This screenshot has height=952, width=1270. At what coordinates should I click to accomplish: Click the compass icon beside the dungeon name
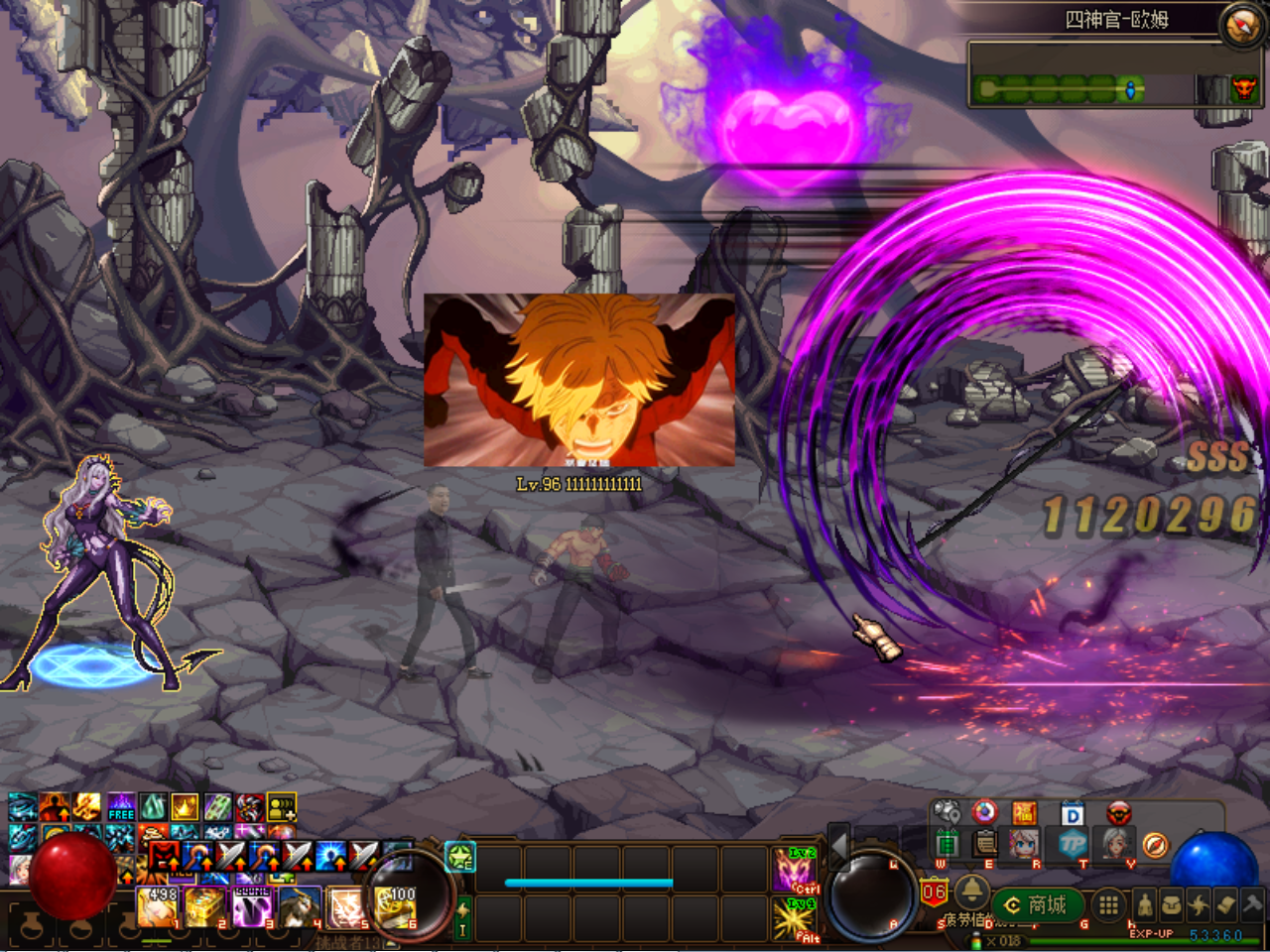pyautogui.click(x=1241, y=25)
